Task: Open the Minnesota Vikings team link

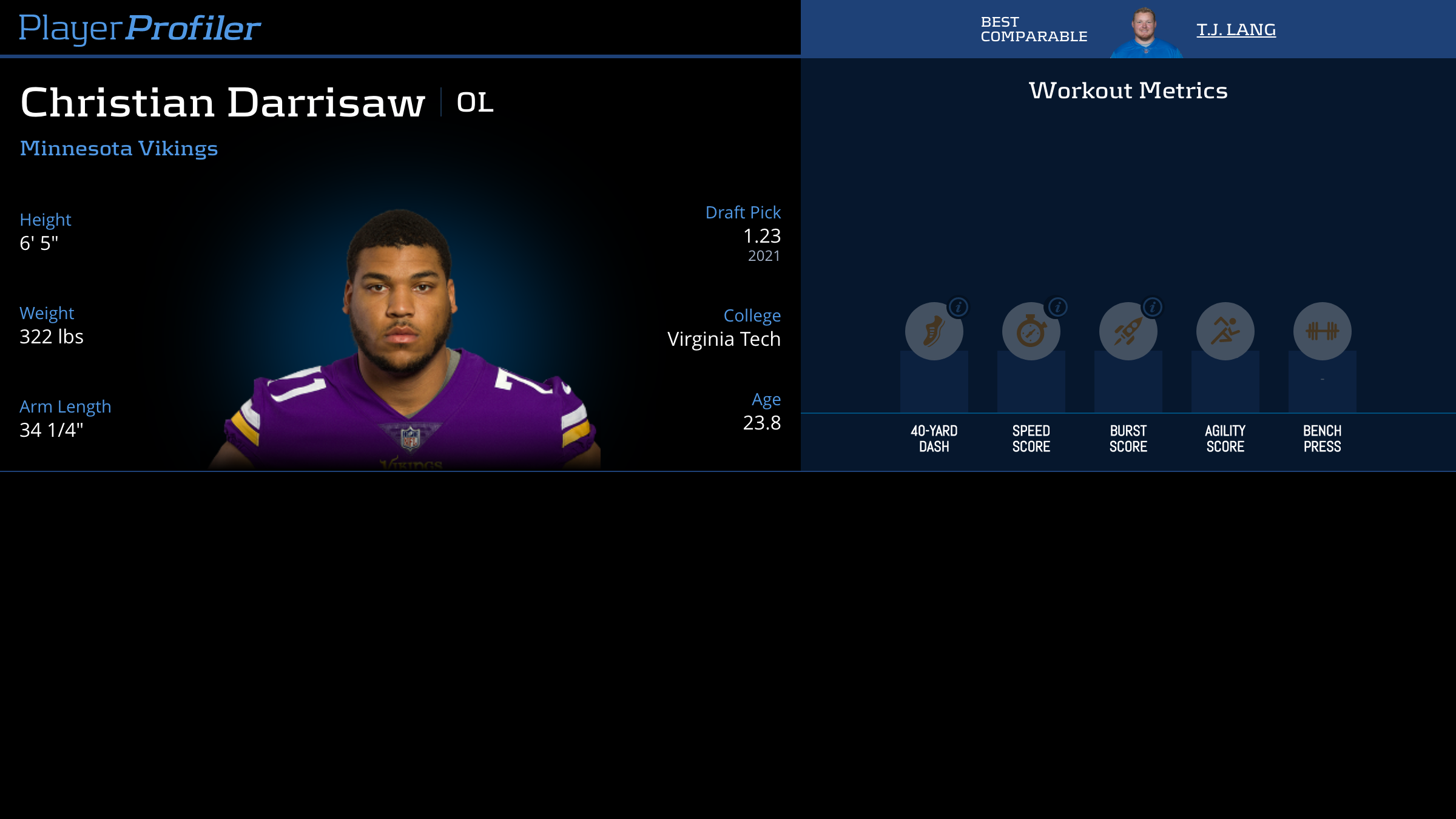Action: click(119, 149)
